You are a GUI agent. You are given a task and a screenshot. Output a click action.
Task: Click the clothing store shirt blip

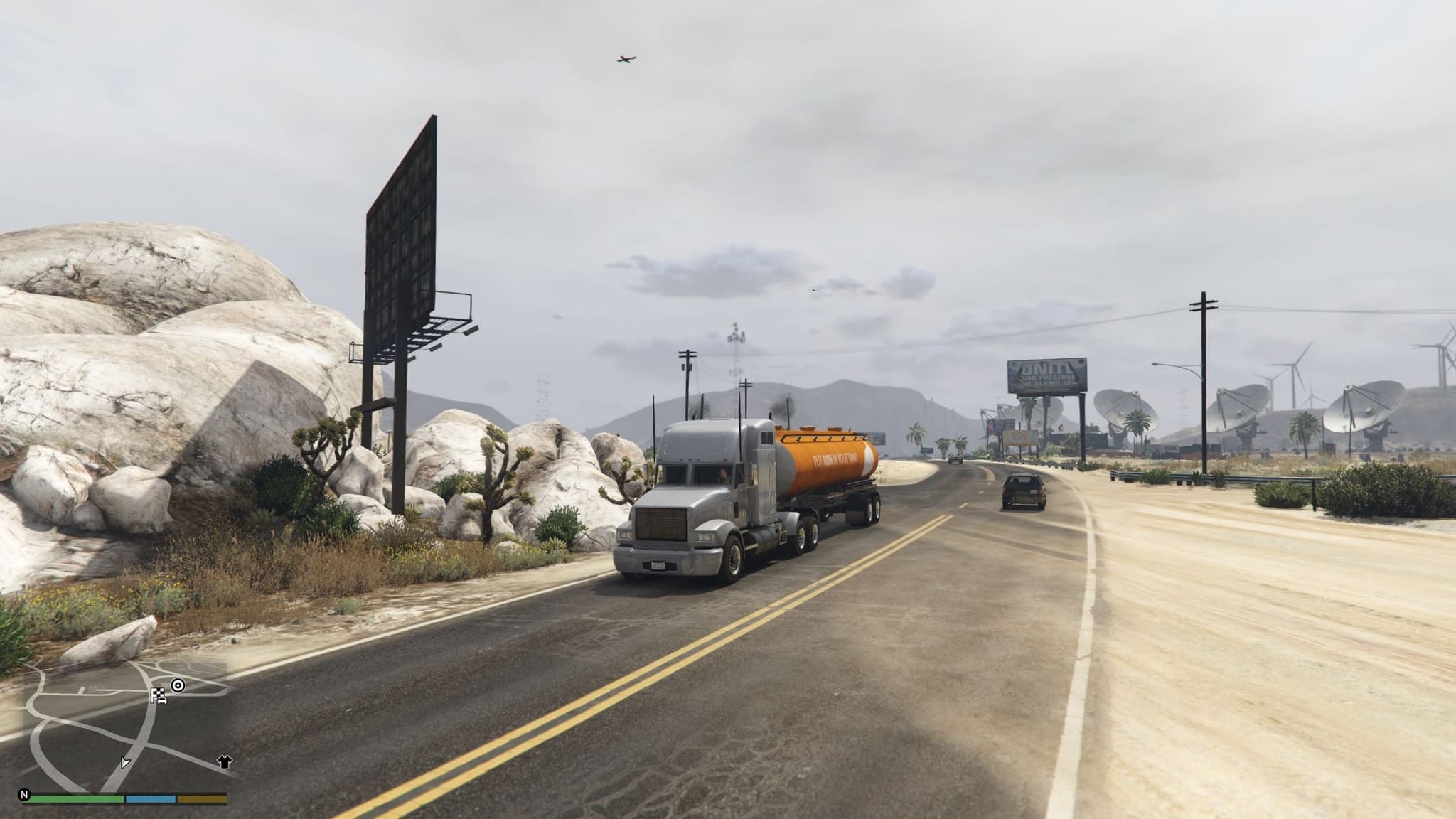[225, 763]
